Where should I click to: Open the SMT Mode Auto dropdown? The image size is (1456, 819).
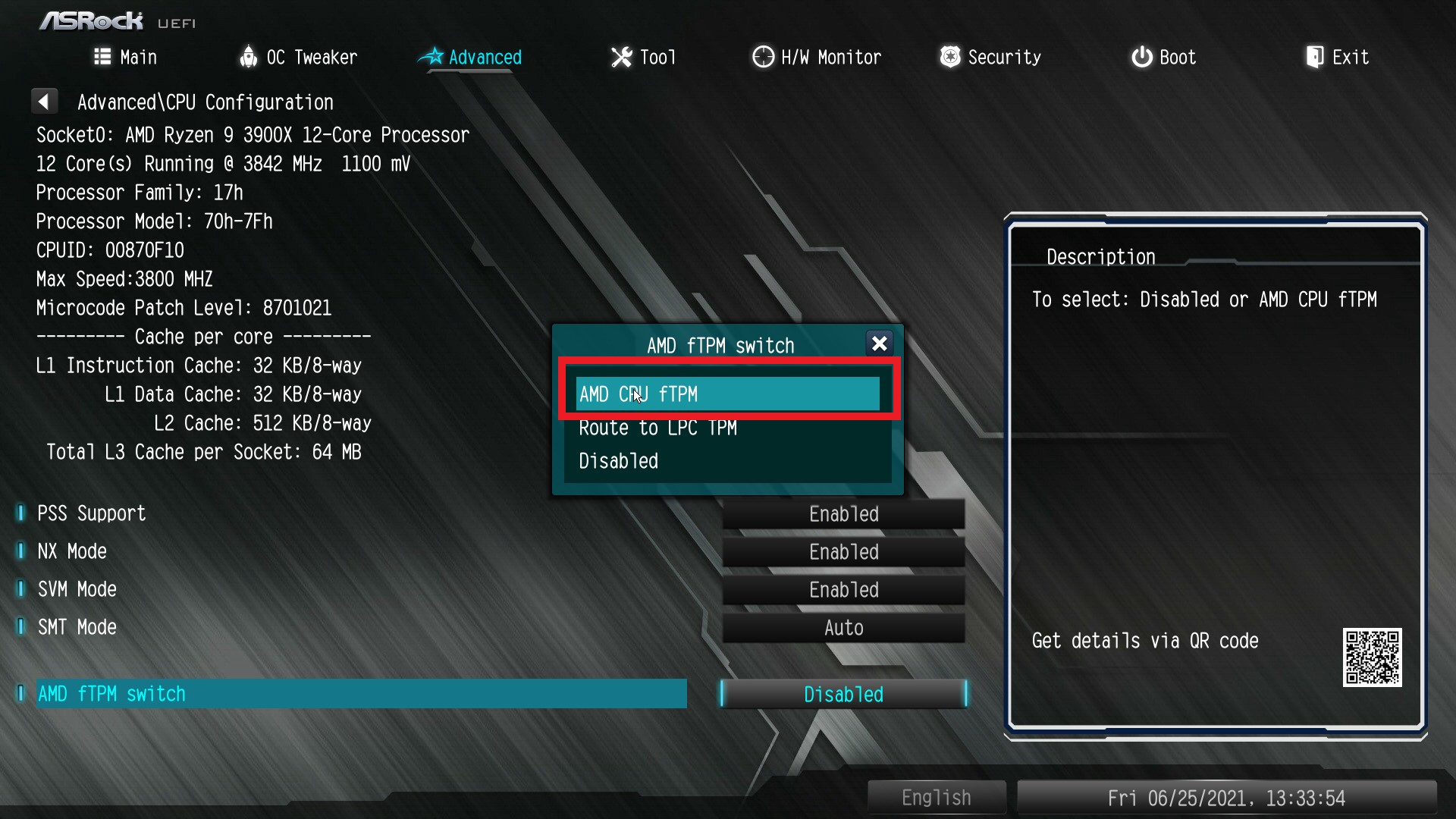coord(843,627)
